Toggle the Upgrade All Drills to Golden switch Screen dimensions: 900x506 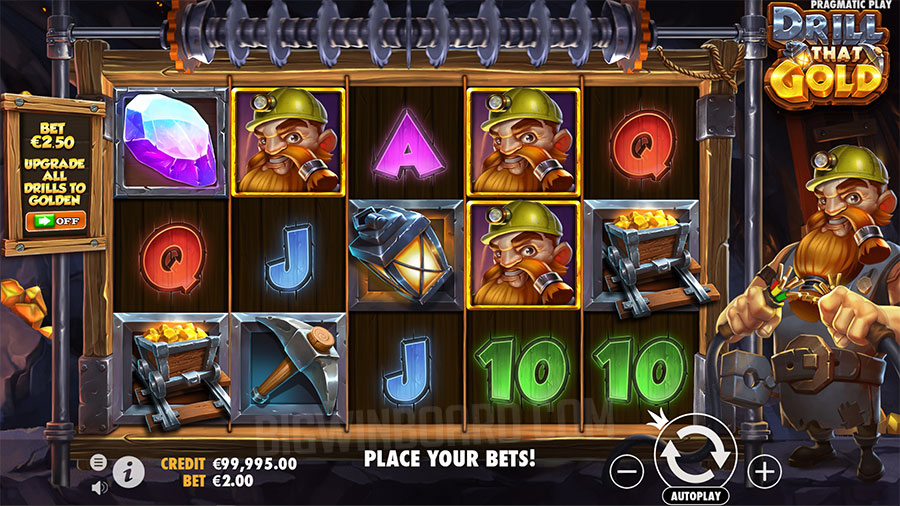55,220
